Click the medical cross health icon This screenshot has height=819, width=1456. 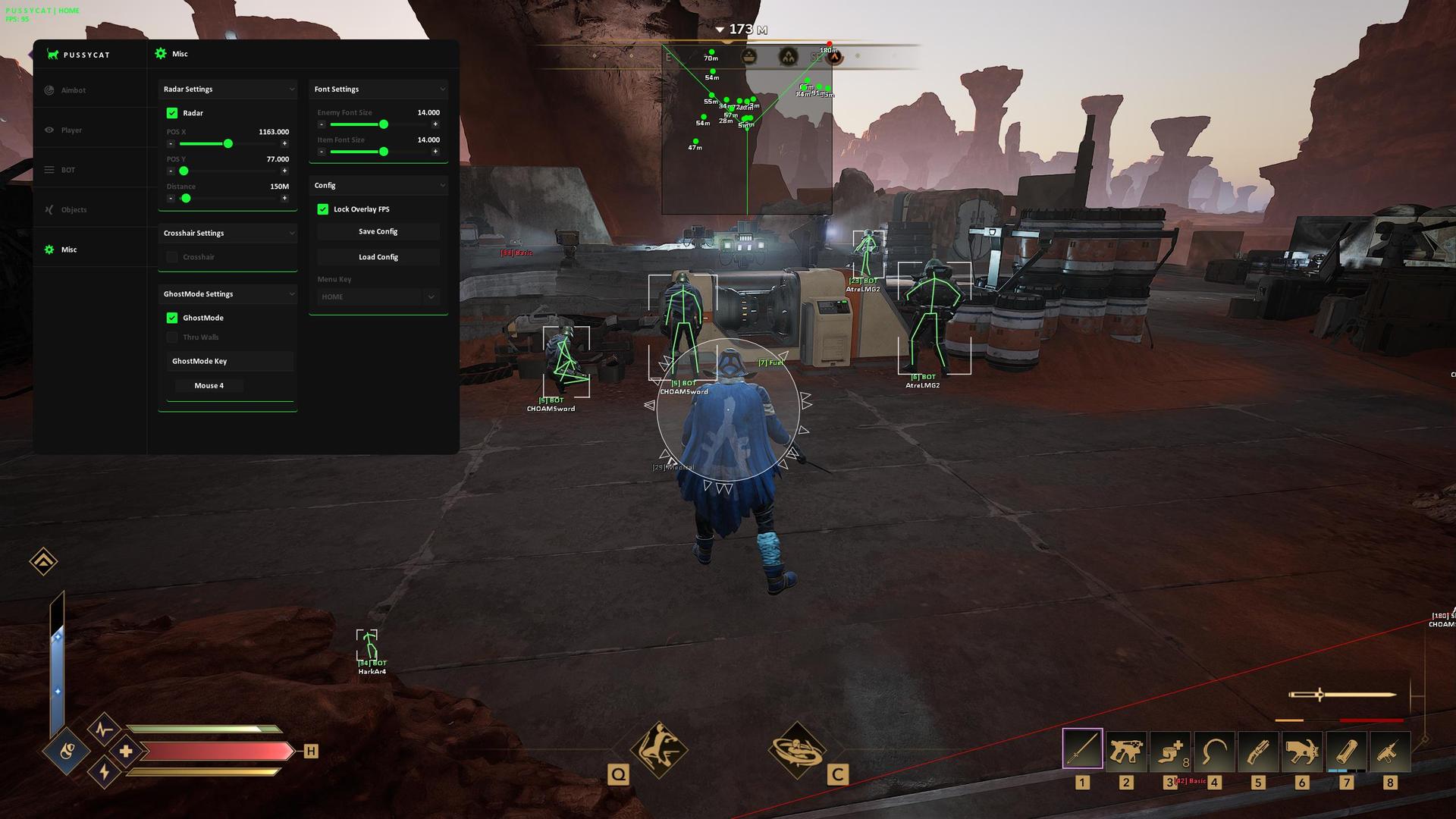coord(126,751)
